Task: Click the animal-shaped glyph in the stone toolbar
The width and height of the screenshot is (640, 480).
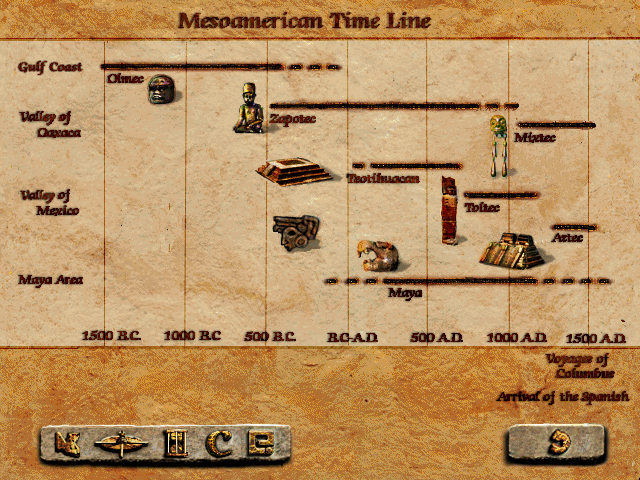Action: click(x=68, y=441)
